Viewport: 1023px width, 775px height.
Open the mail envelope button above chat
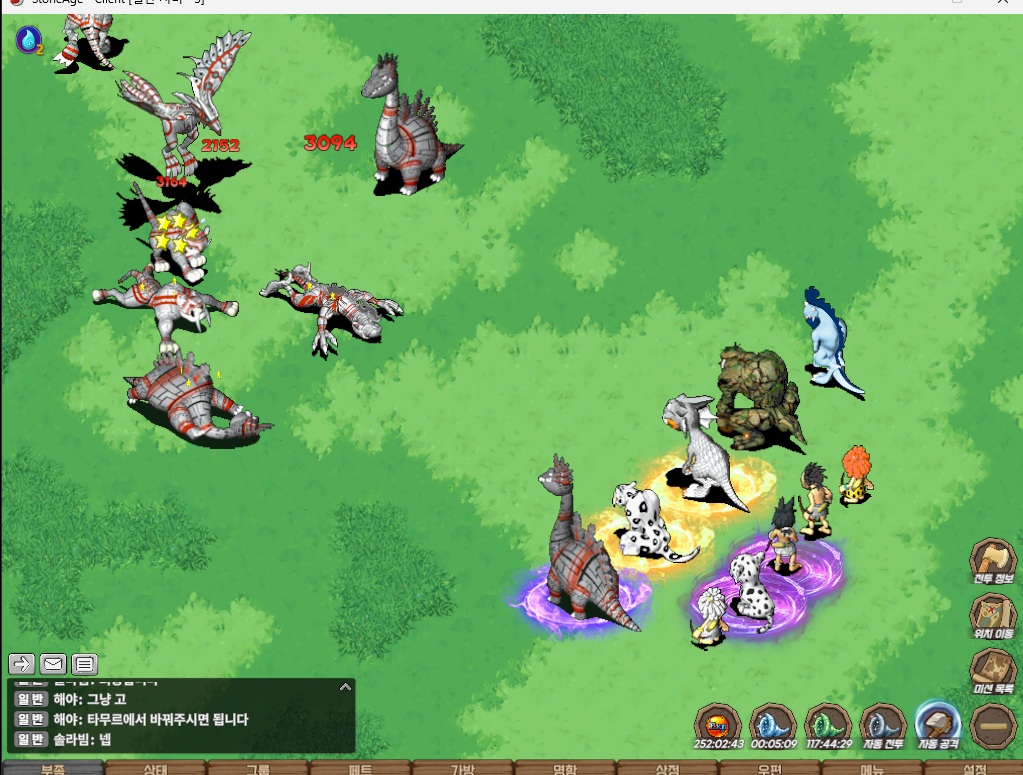click(53, 663)
